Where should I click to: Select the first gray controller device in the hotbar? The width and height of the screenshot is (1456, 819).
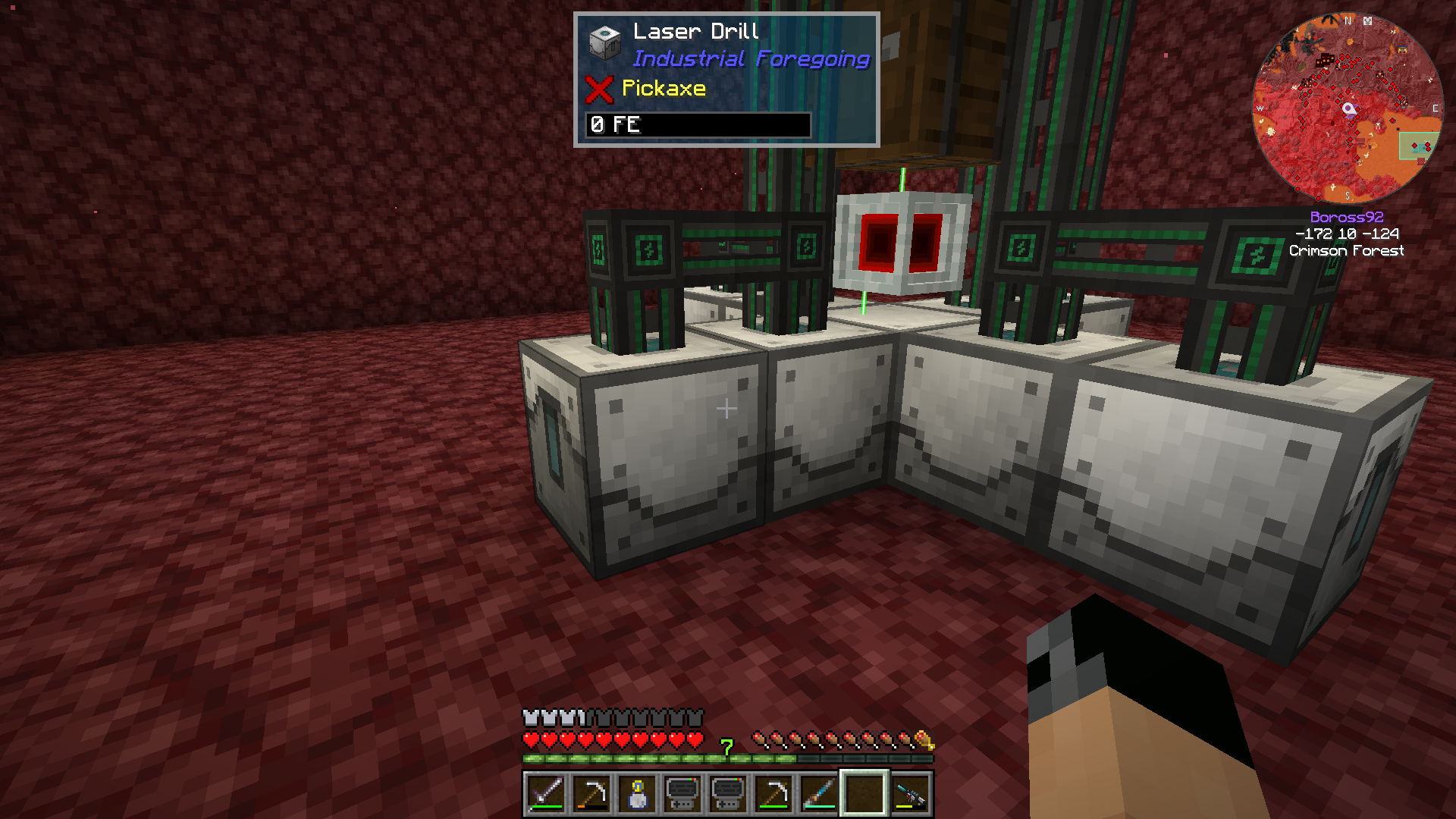pos(682,794)
